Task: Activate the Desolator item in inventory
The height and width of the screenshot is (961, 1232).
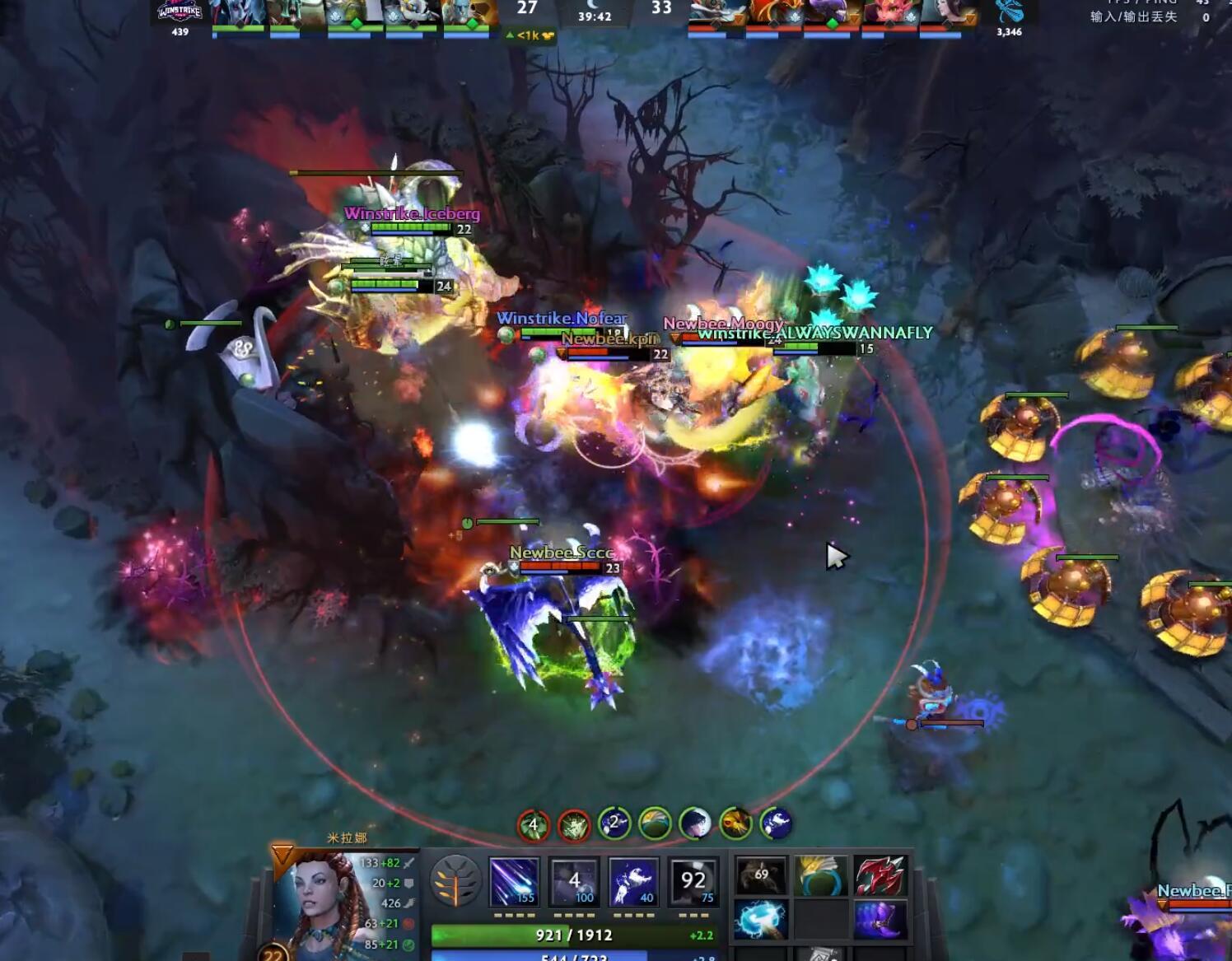Action: pos(880,875)
